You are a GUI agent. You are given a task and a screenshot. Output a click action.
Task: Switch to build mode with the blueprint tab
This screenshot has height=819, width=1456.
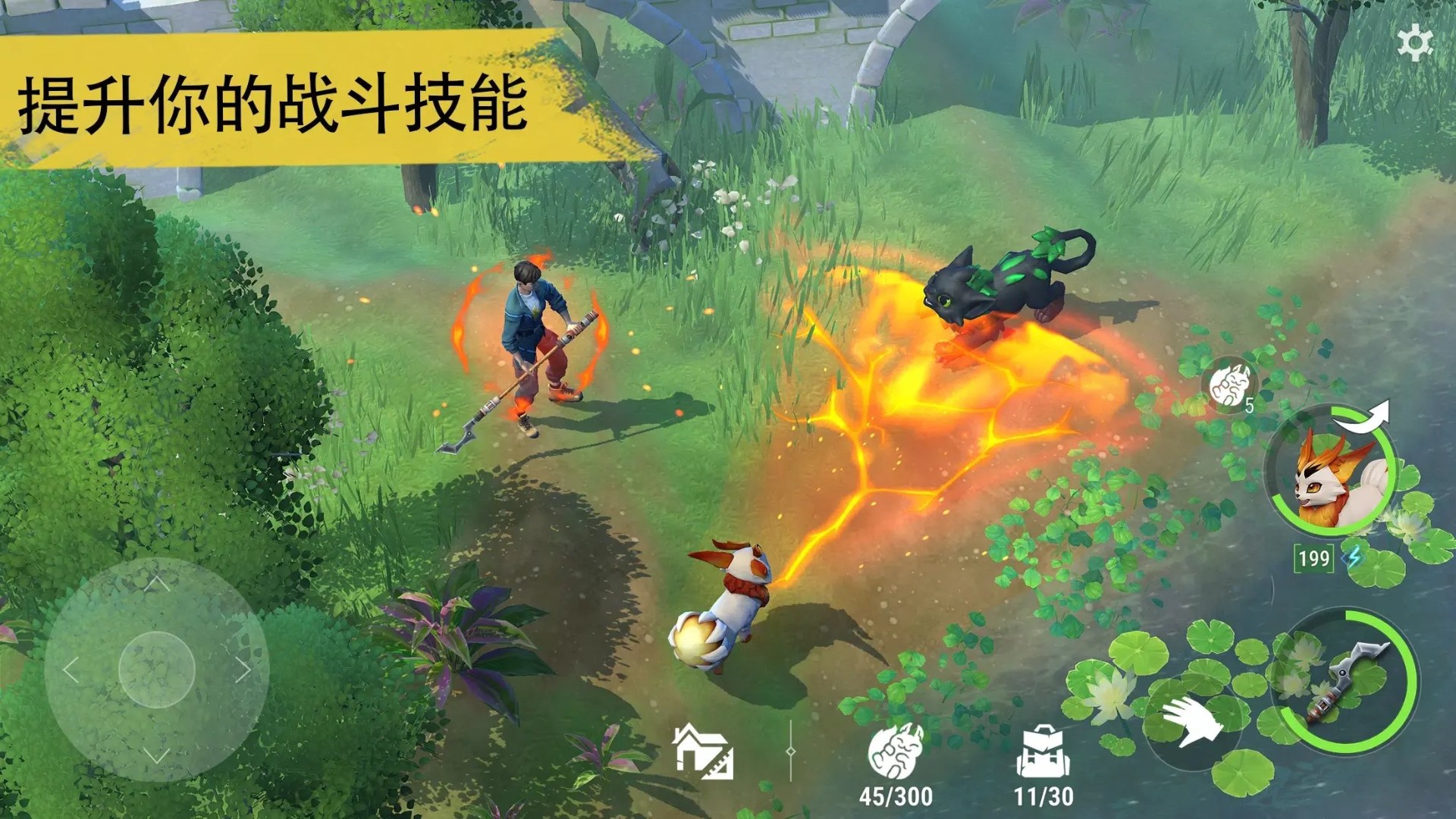[x=701, y=752]
